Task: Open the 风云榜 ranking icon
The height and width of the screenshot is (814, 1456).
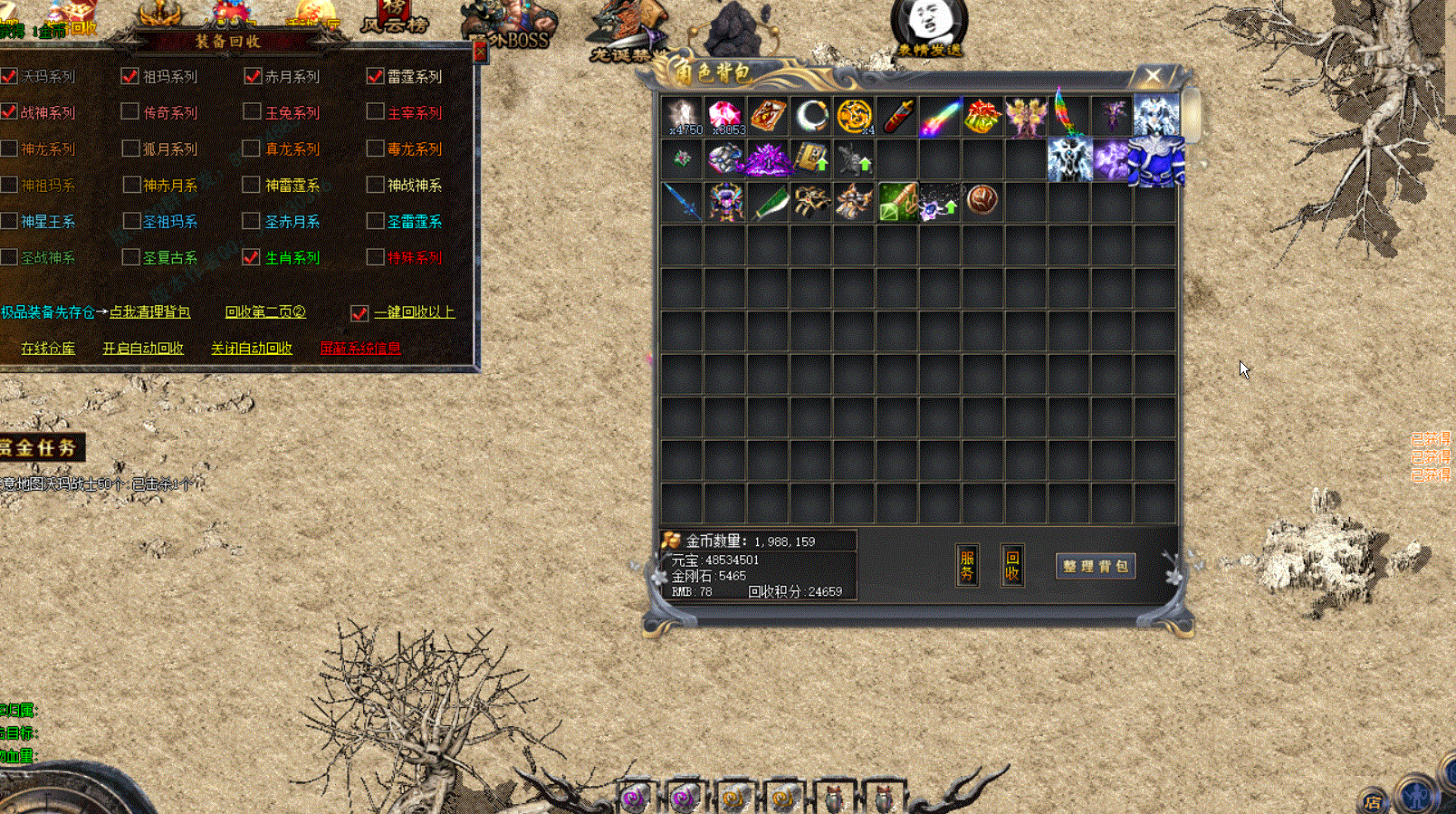Action: point(394,18)
